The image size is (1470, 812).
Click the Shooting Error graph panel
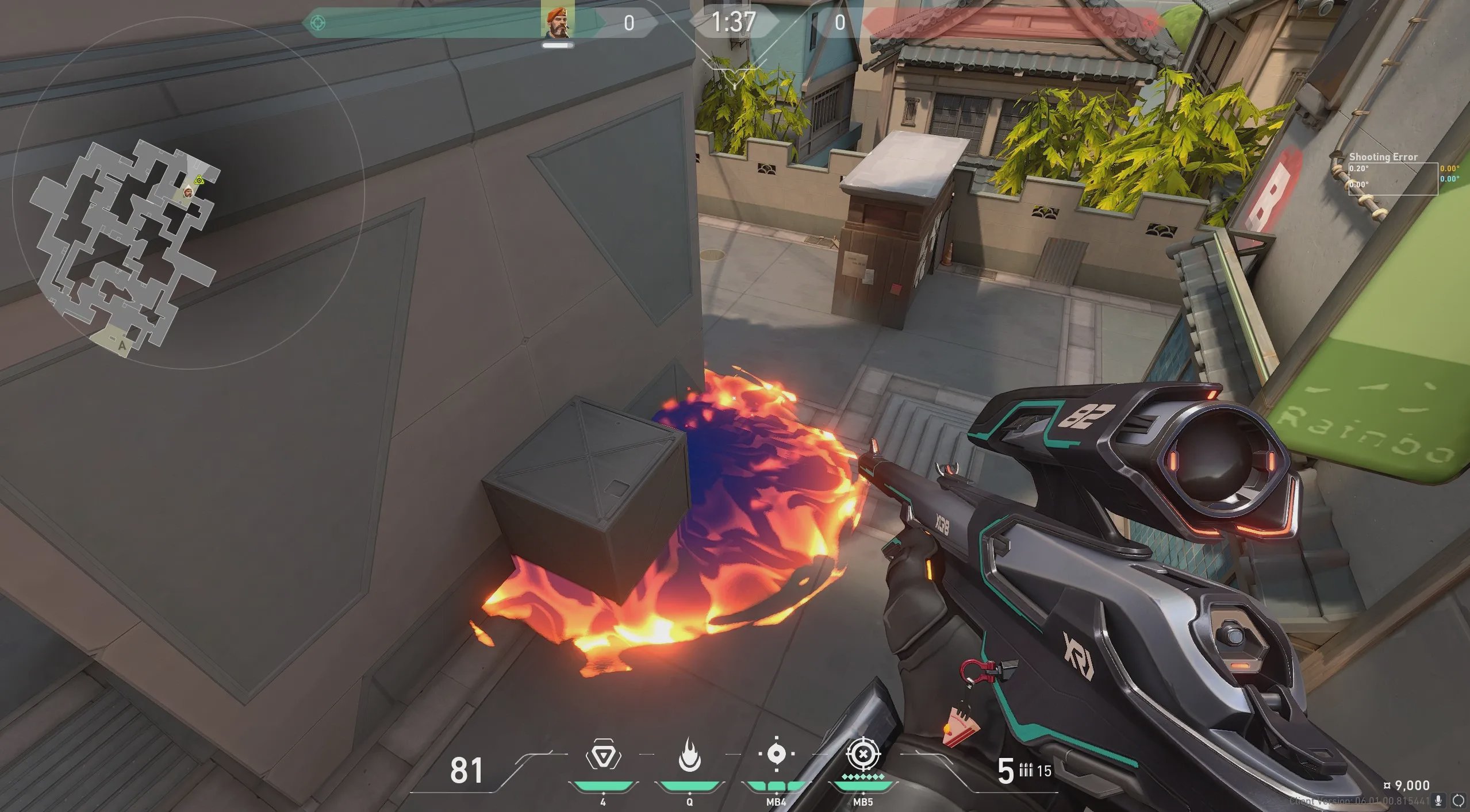pyautogui.click(x=1392, y=179)
